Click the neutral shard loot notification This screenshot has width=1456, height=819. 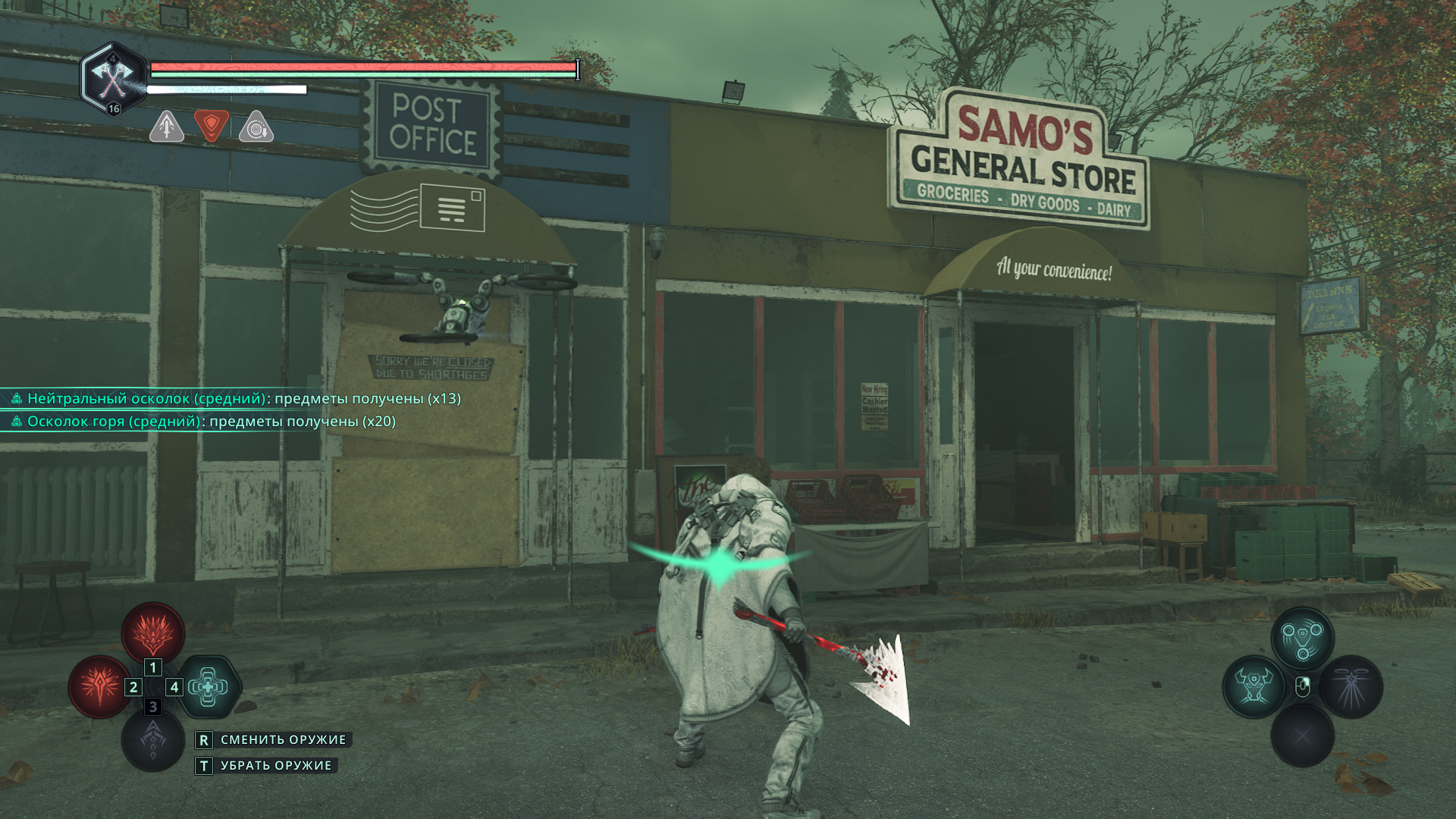point(235,399)
